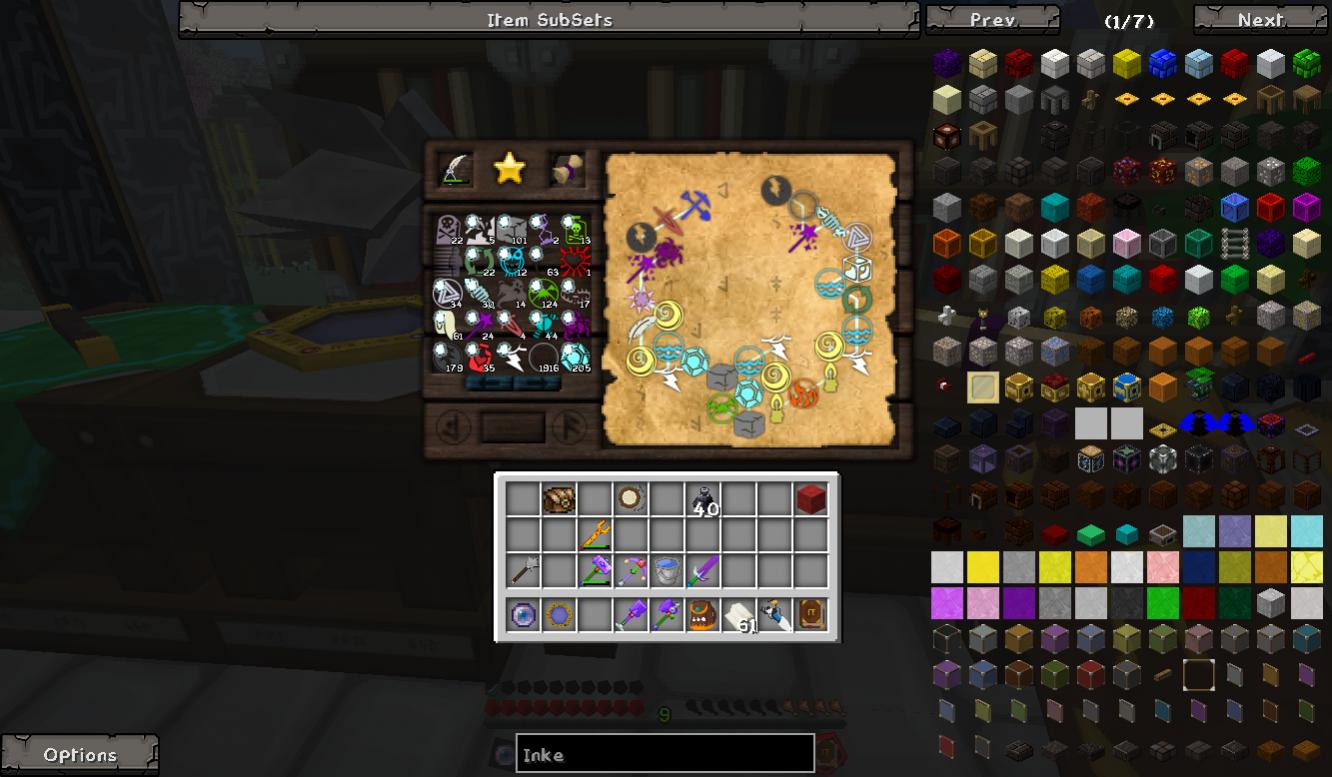This screenshot has height=777, width=1332.
Task: Pick up the water bucket
Action: click(666, 572)
